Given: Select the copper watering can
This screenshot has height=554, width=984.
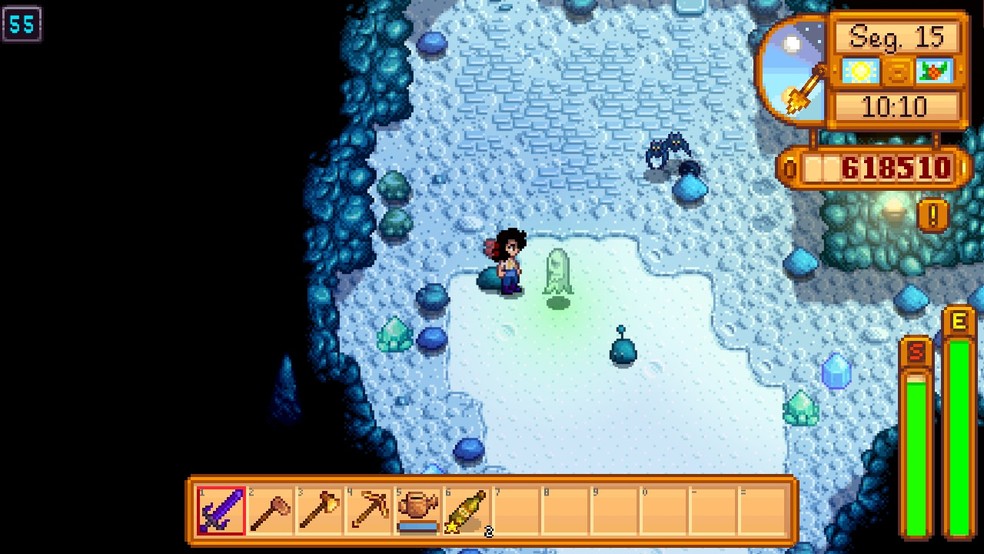Looking at the screenshot, I should [417, 511].
